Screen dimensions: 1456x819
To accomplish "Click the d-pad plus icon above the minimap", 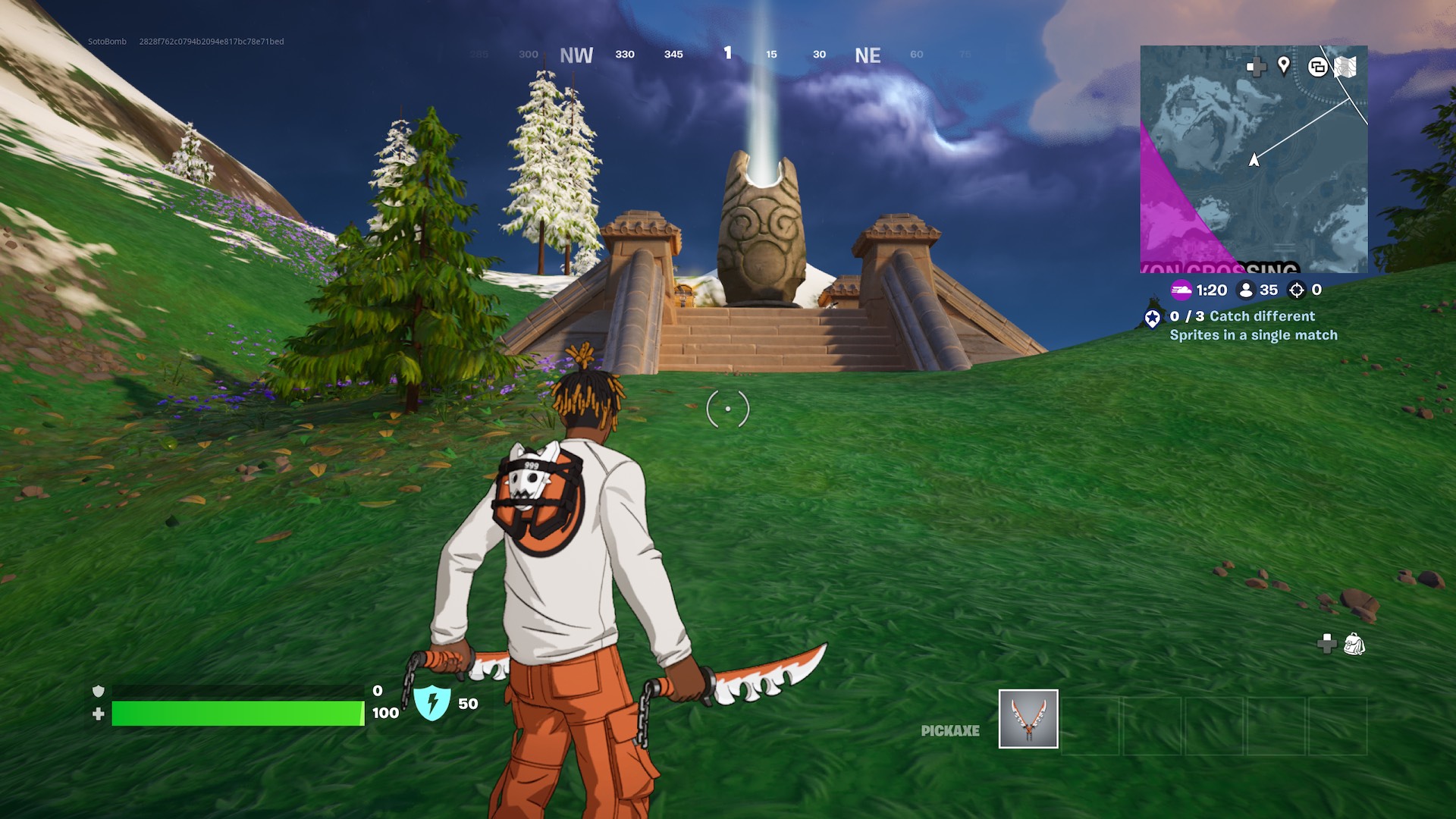I will tap(1257, 67).
